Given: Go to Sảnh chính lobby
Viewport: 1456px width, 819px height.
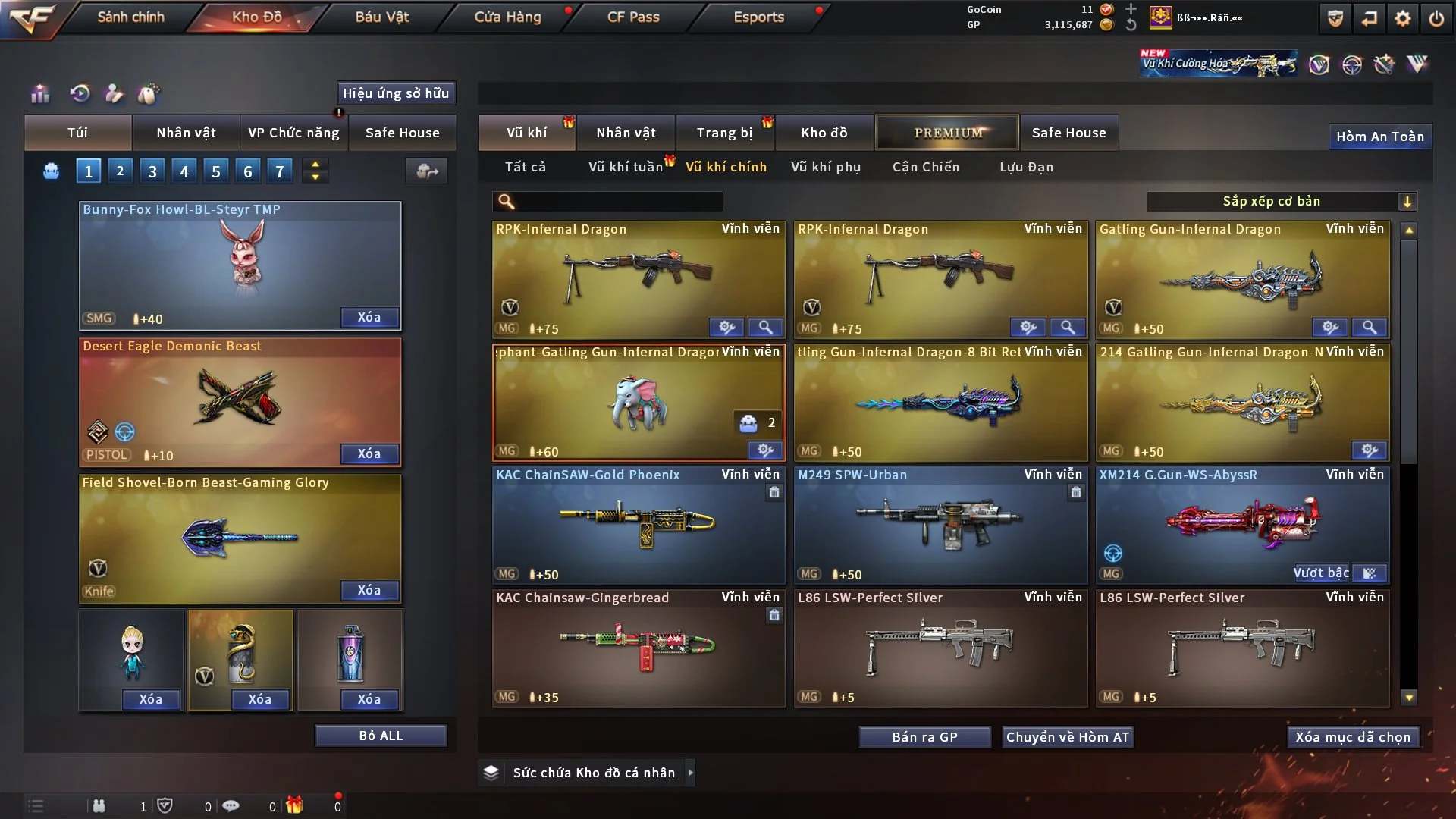Looking at the screenshot, I should point(130,17).
